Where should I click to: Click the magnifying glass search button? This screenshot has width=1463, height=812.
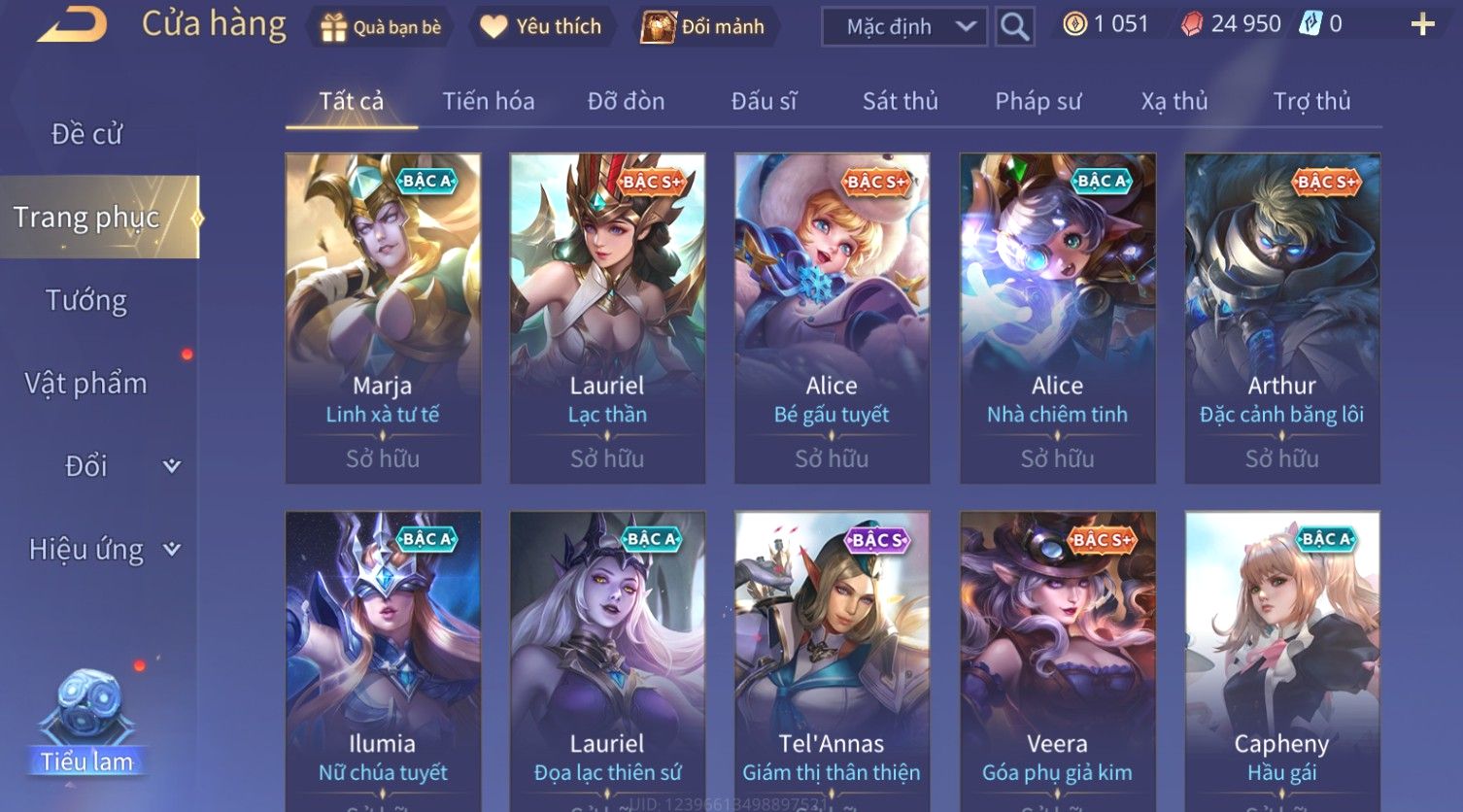1014,27
